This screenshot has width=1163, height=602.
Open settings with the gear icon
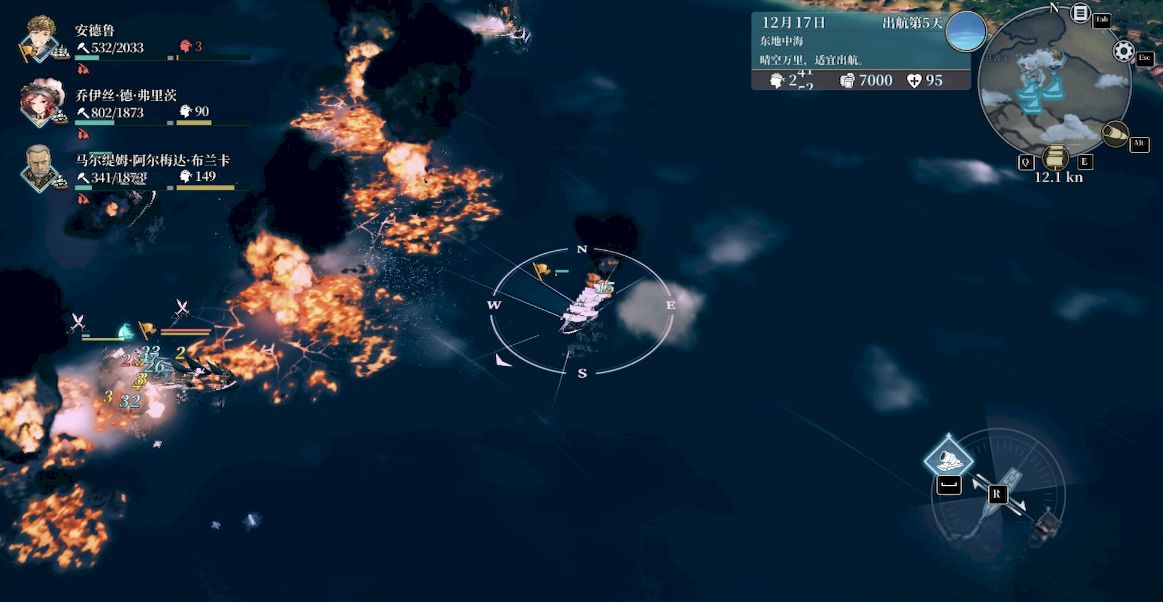(x=1124, y=51)
